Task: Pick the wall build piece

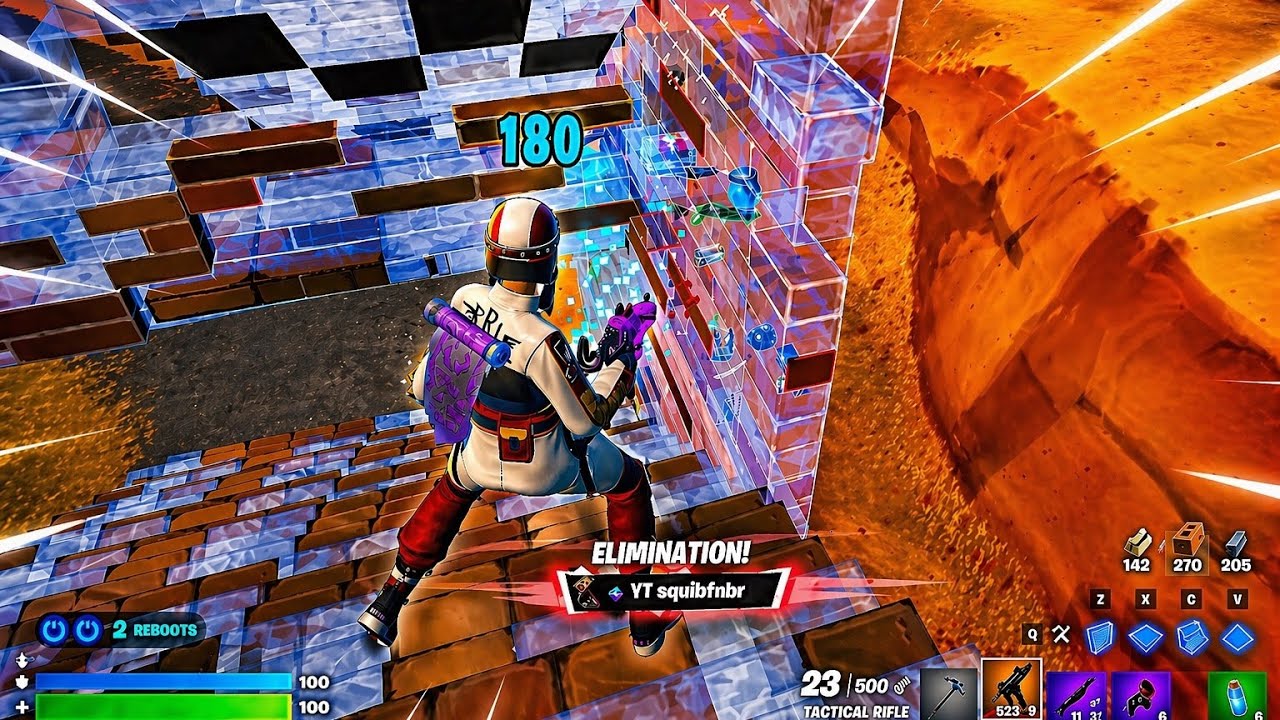Action: click(1100, 637)
